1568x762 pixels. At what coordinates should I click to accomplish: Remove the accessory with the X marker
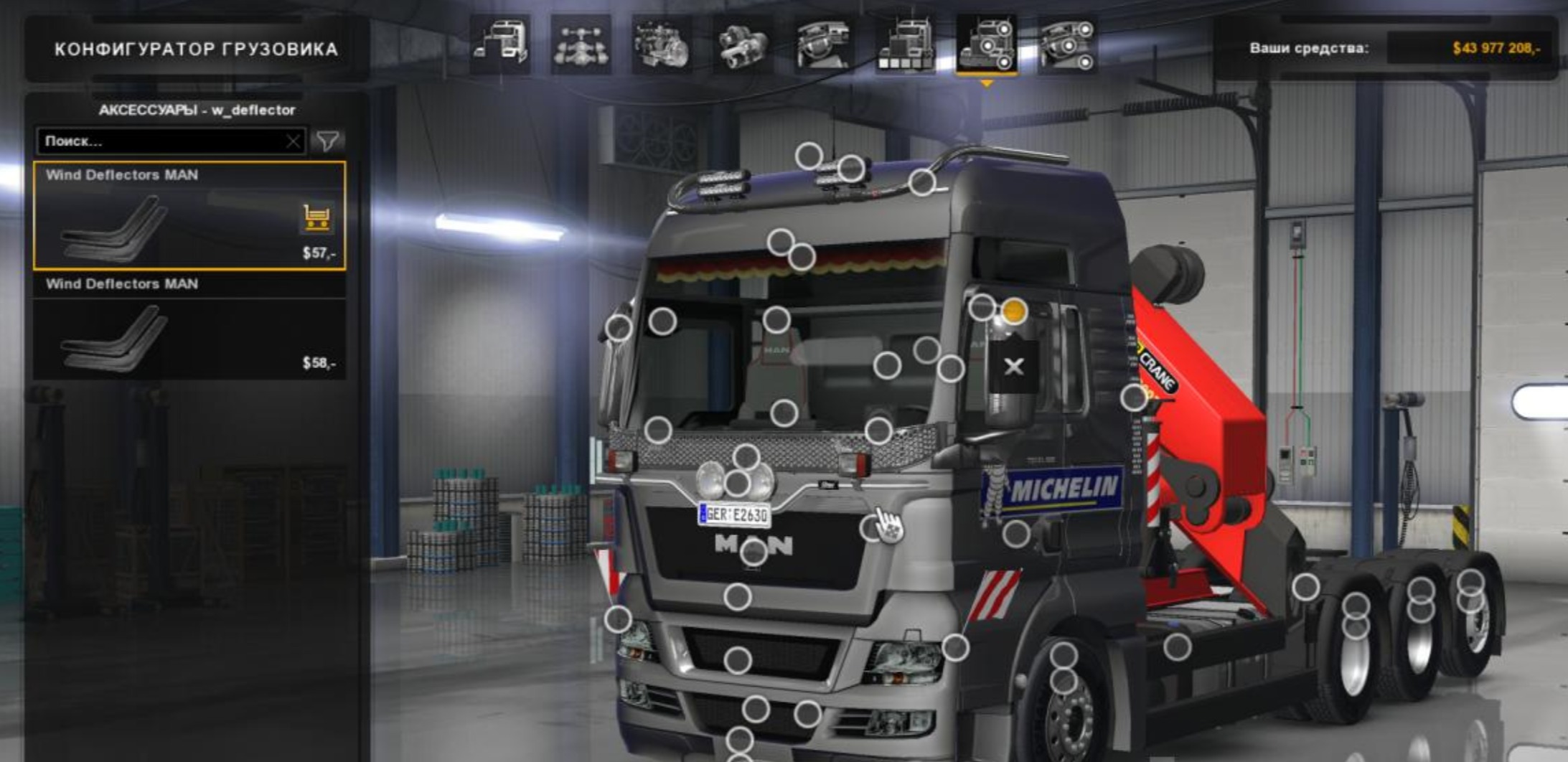click(x=1013, y=367)
